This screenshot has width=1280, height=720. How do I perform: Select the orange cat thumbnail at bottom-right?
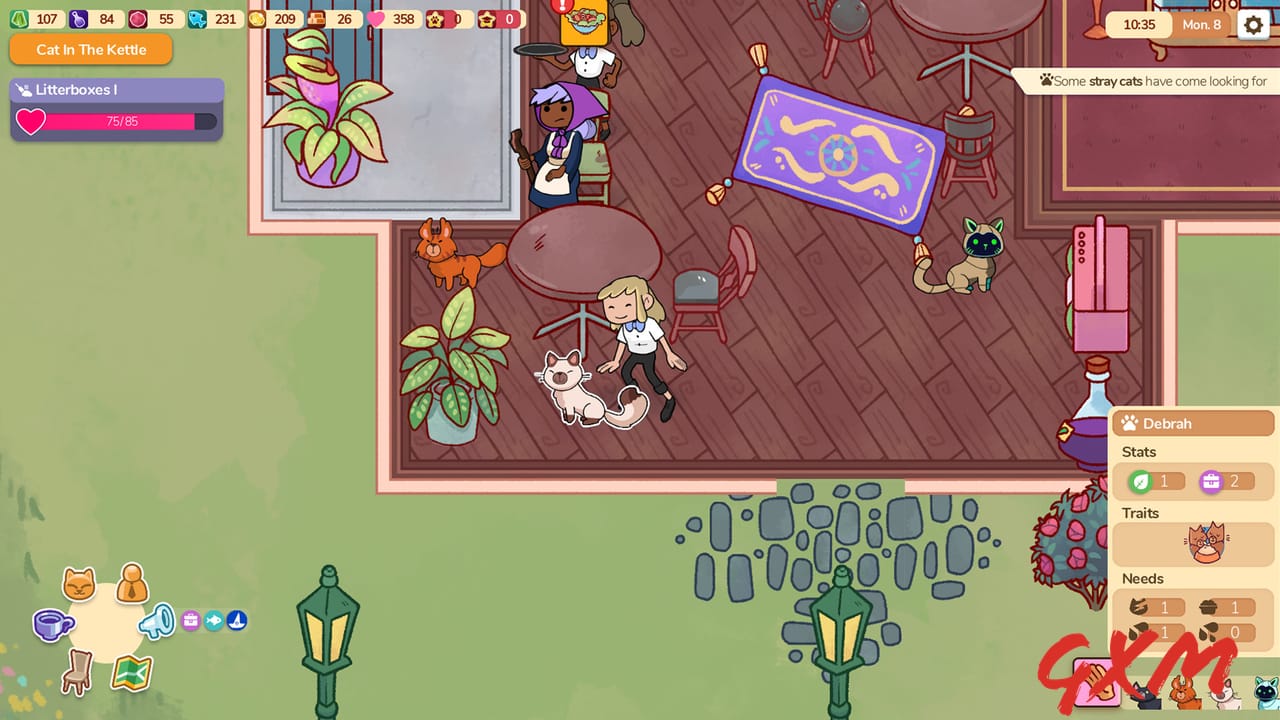[x=1186, y=695]
